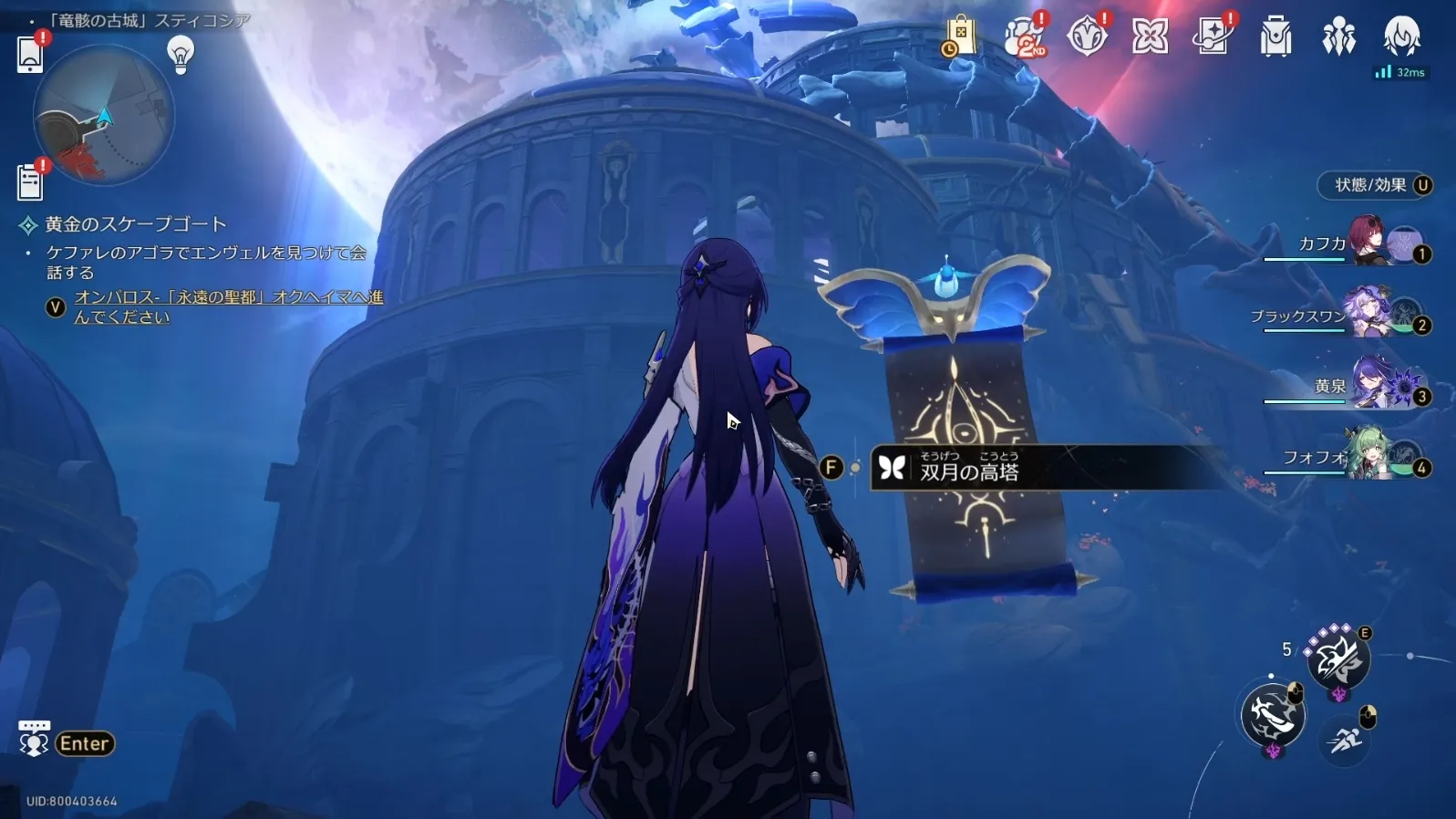Open the team characters icon
1456x819 pixels.
point(1338,37)
